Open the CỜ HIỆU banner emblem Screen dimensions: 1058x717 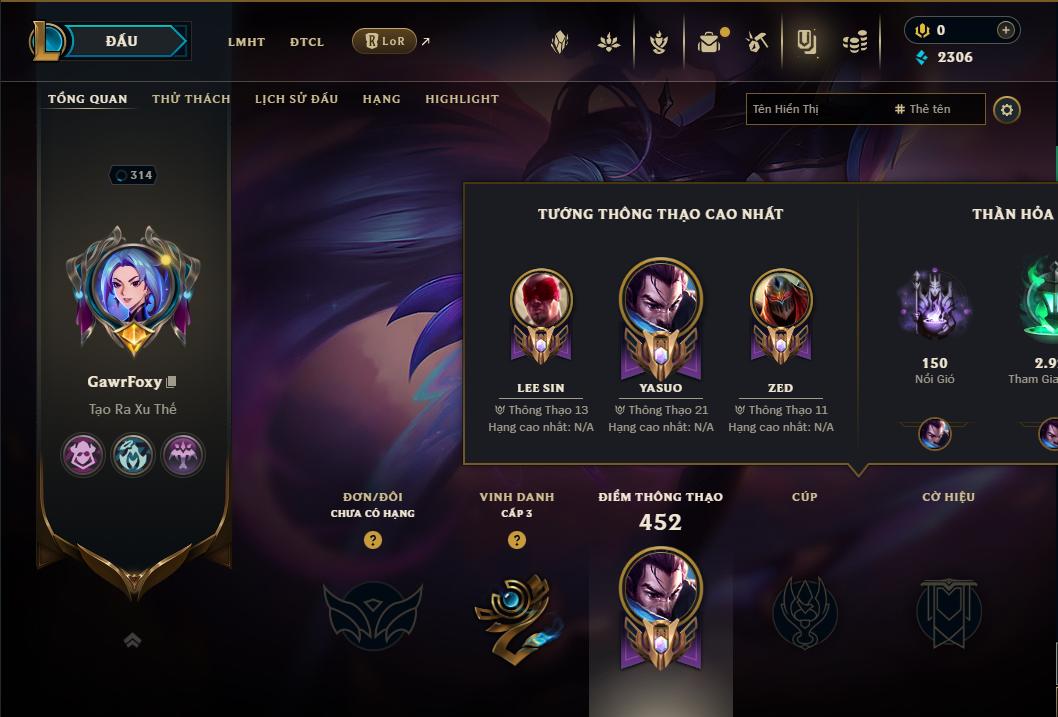coord(948,611)
